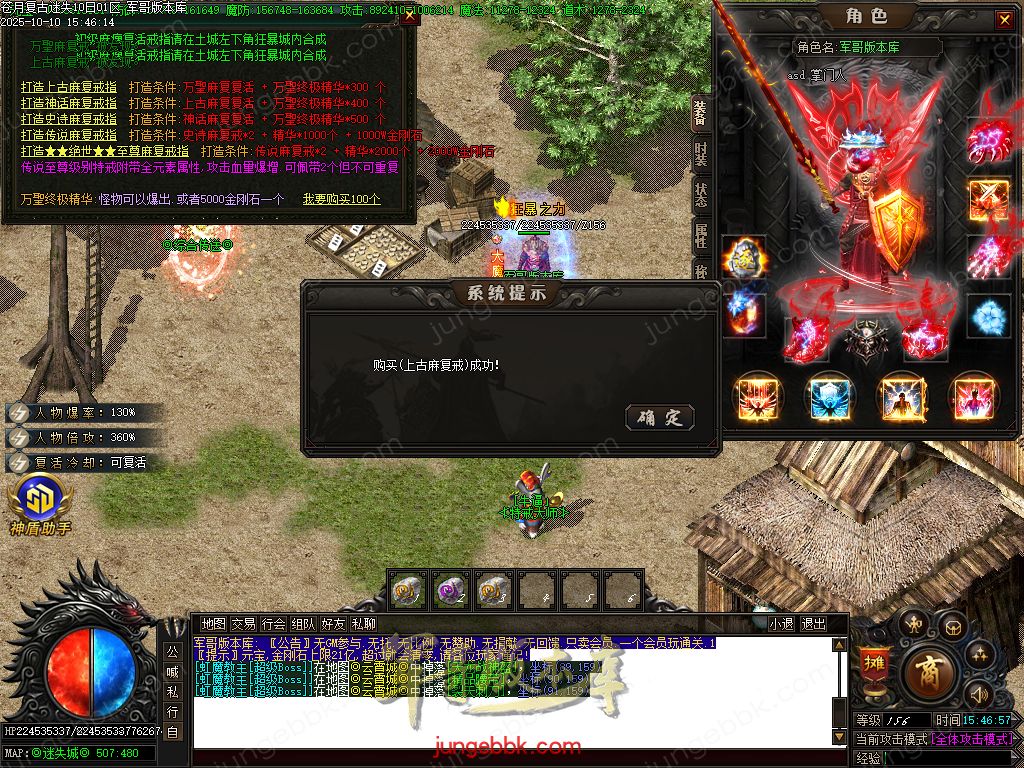Open the 地图 map button

click(x=213, y=623)
